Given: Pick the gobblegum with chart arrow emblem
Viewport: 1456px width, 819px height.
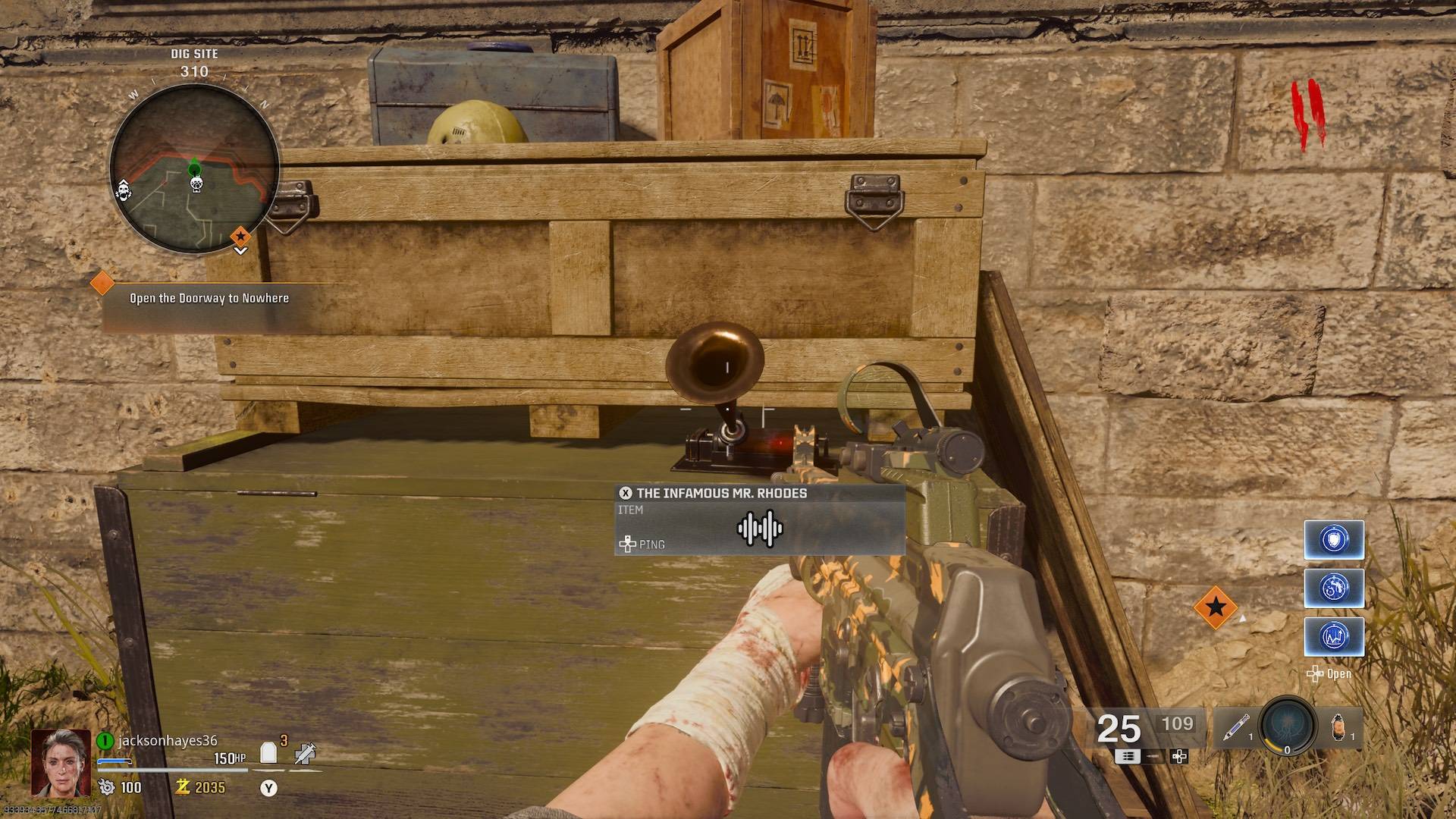Looking at the screenshot, I should [1333, 636].
